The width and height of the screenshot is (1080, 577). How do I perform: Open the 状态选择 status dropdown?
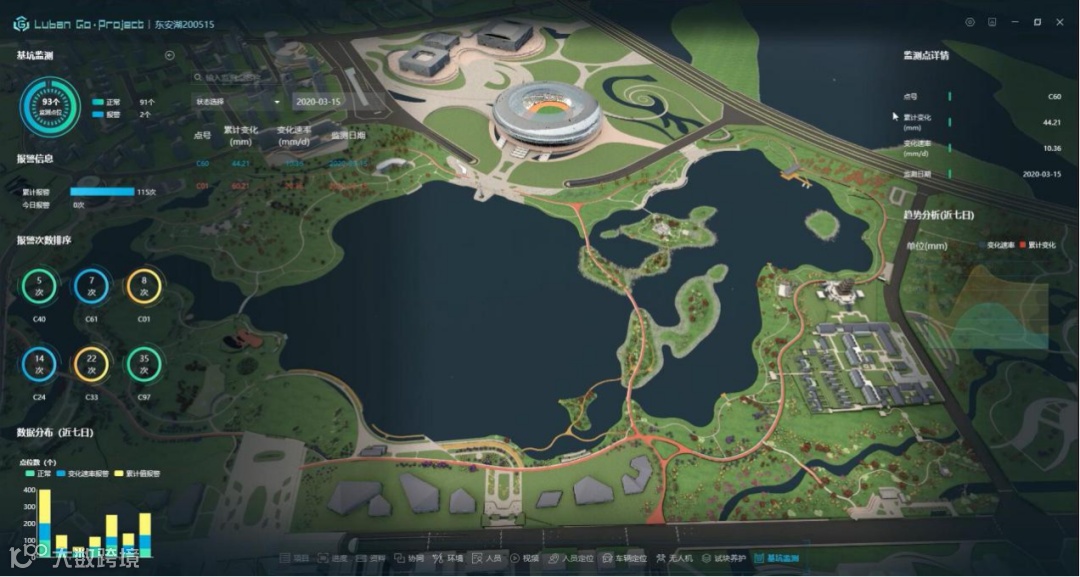point(237,101)
